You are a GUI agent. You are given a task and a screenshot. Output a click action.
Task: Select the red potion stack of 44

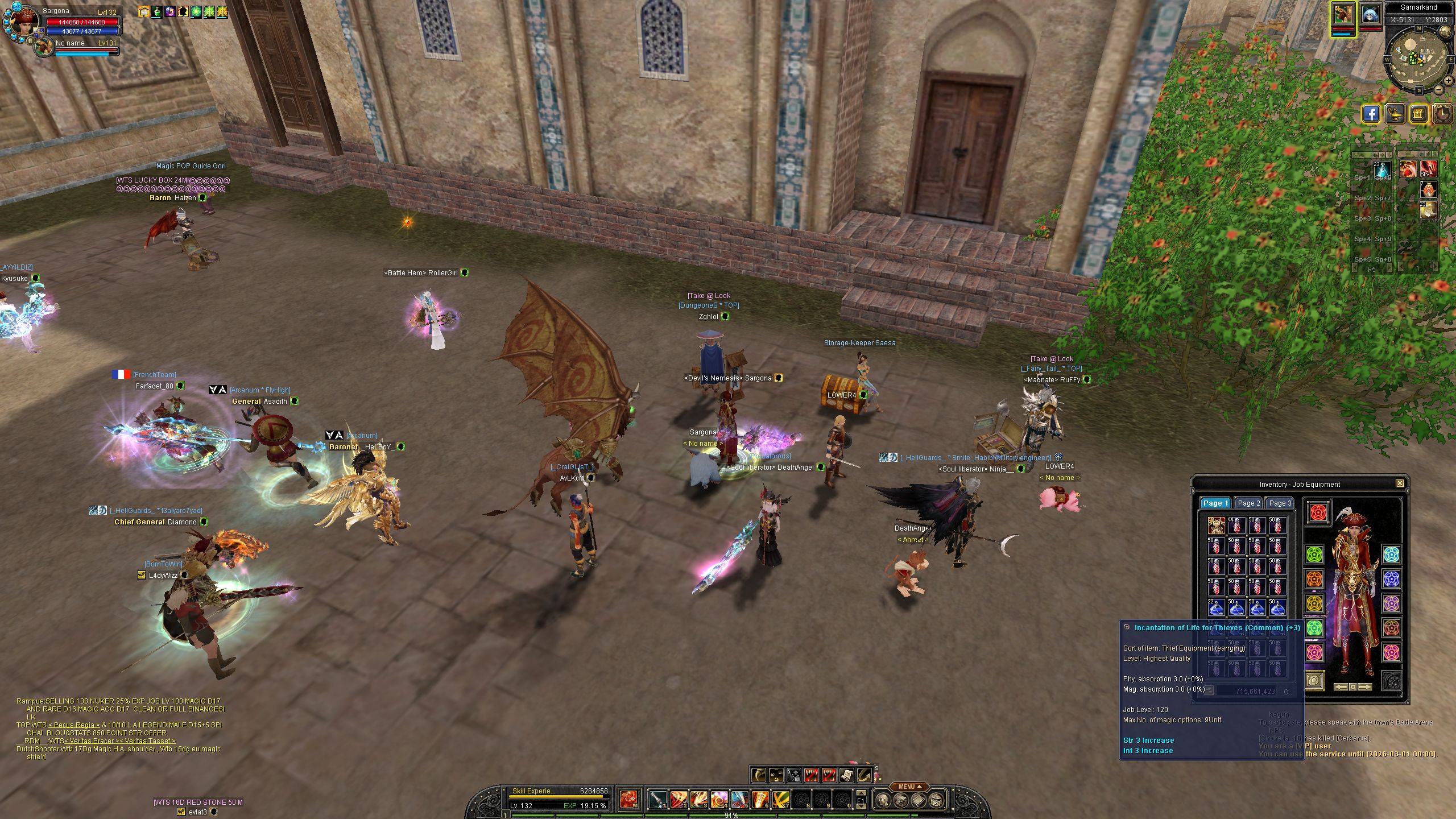coord(1236,526)
